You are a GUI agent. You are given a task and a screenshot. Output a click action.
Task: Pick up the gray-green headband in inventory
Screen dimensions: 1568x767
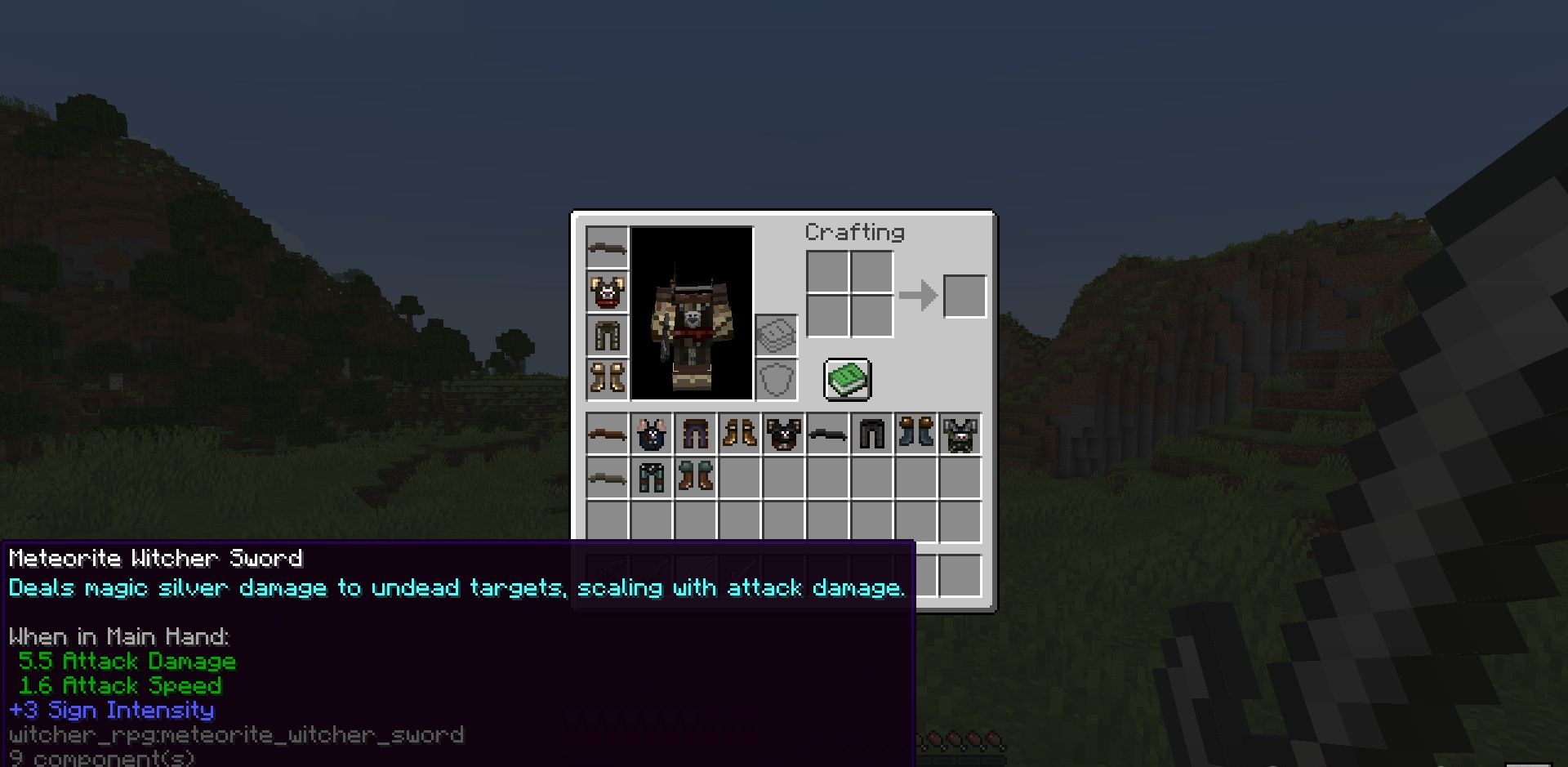pos(608,478)
